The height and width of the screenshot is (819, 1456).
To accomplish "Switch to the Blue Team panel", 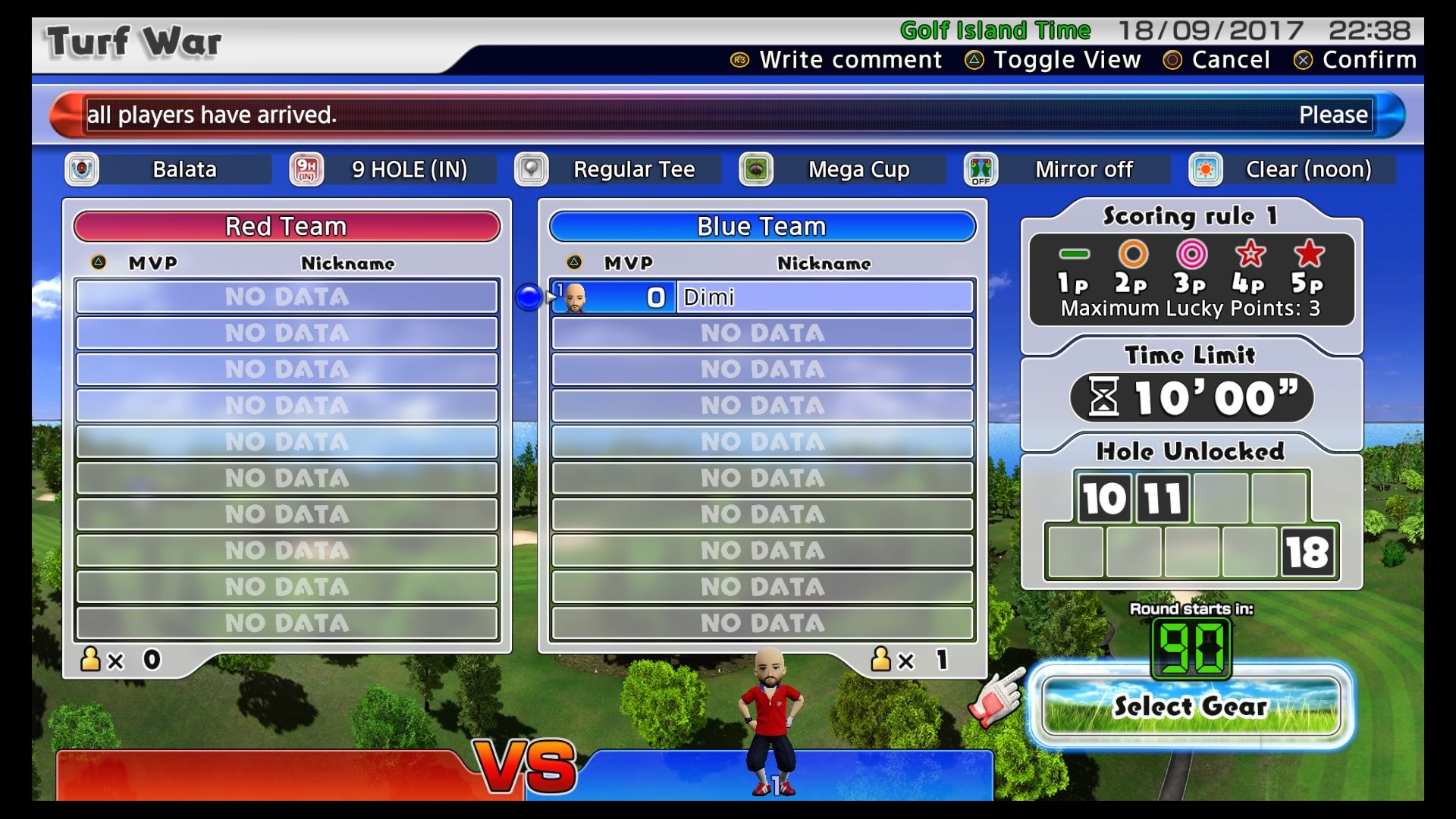I will [761, 225].
